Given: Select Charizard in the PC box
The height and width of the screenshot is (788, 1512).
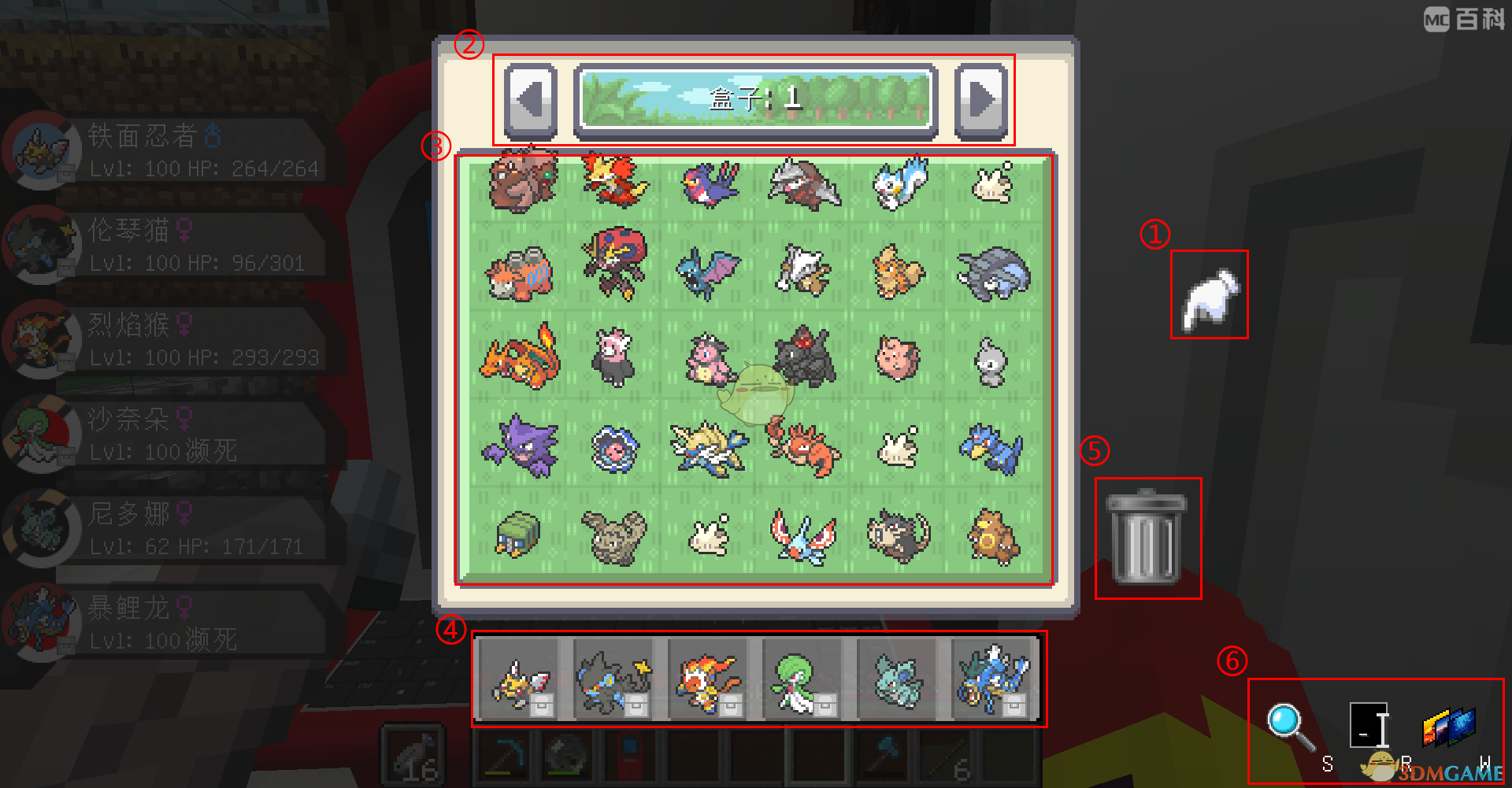Looking at the screenshot, I should (521, 357).
